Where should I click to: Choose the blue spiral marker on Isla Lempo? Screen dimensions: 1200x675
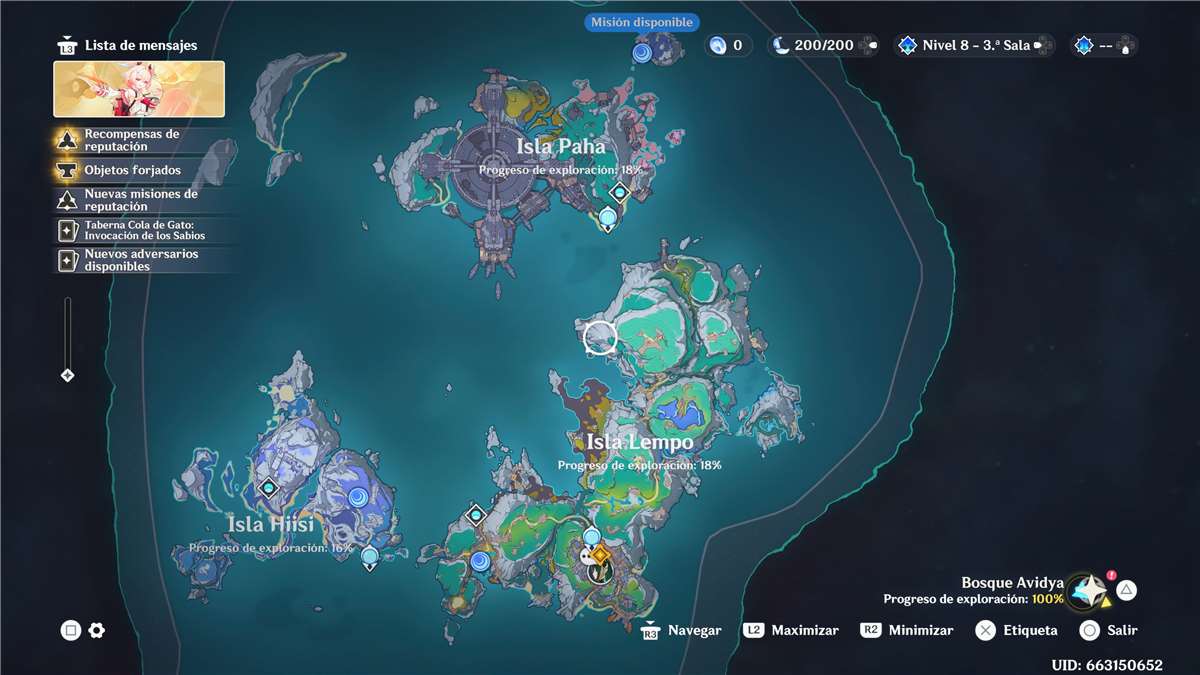480,561
